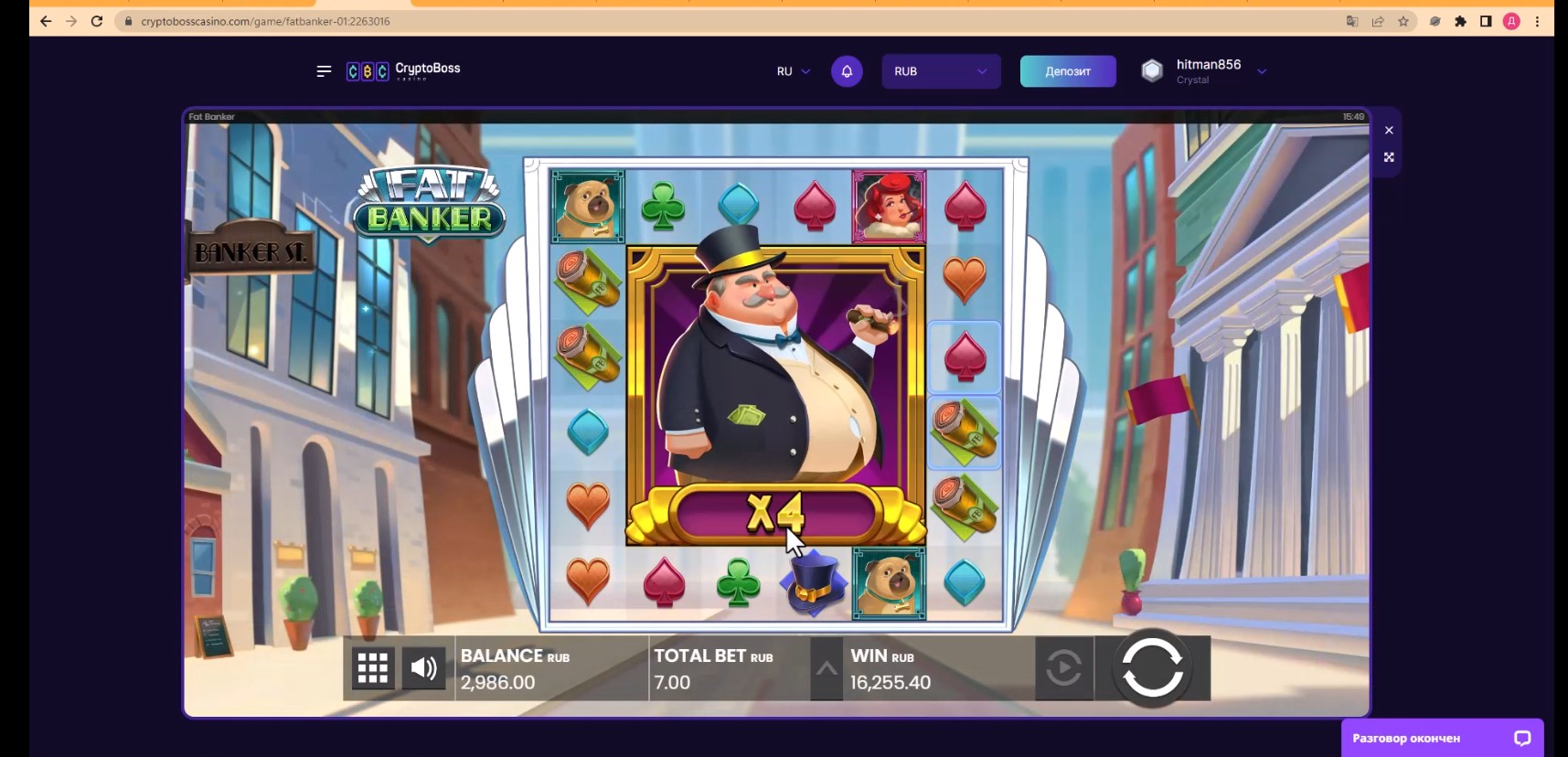This screenshot has height=757, width=1568.
Task: Spin the reels with the circular arrows button
Action: click(x=1152, y=667)
